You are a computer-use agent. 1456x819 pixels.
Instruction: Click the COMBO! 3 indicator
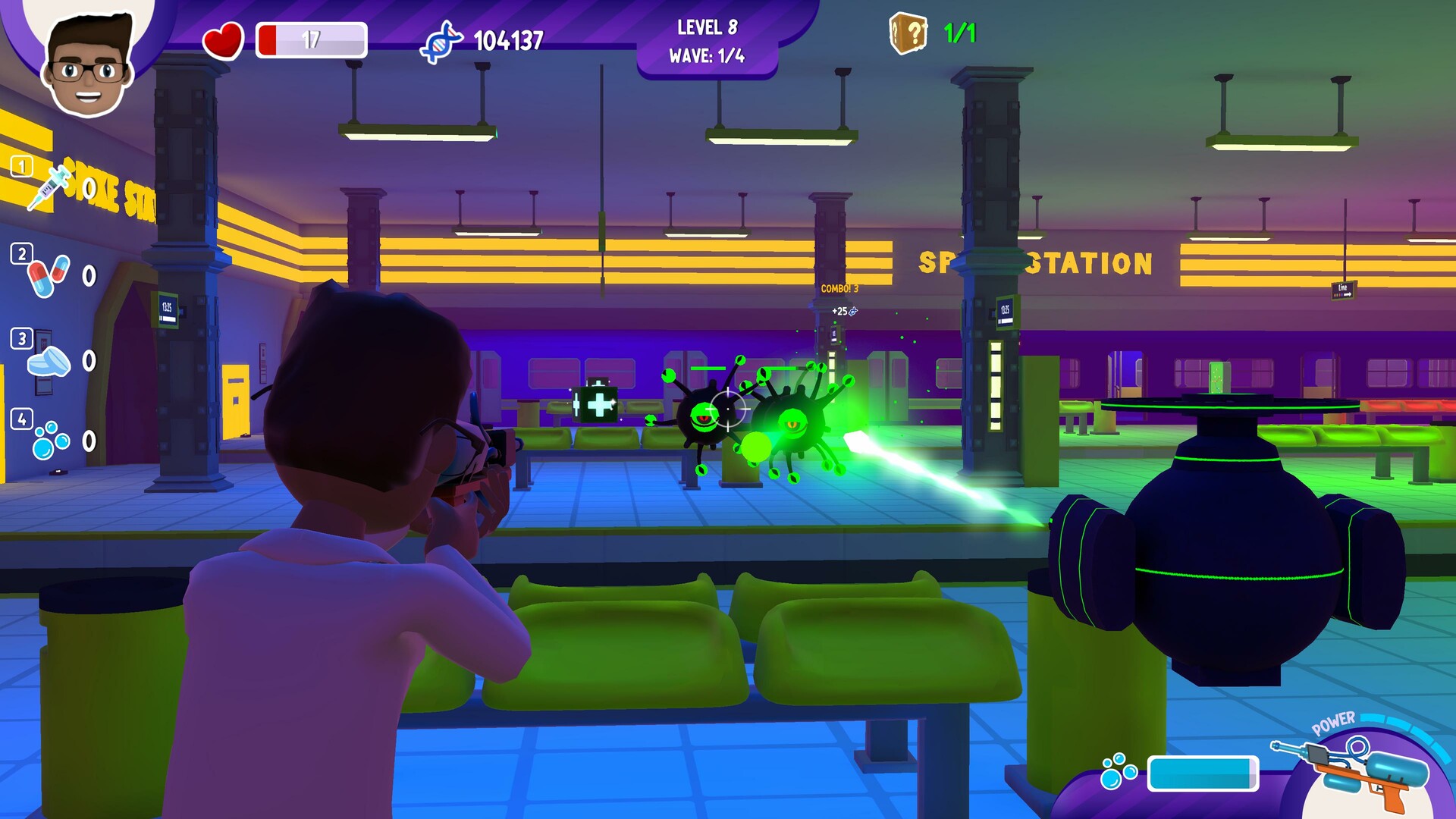click(x=842, y=288)
